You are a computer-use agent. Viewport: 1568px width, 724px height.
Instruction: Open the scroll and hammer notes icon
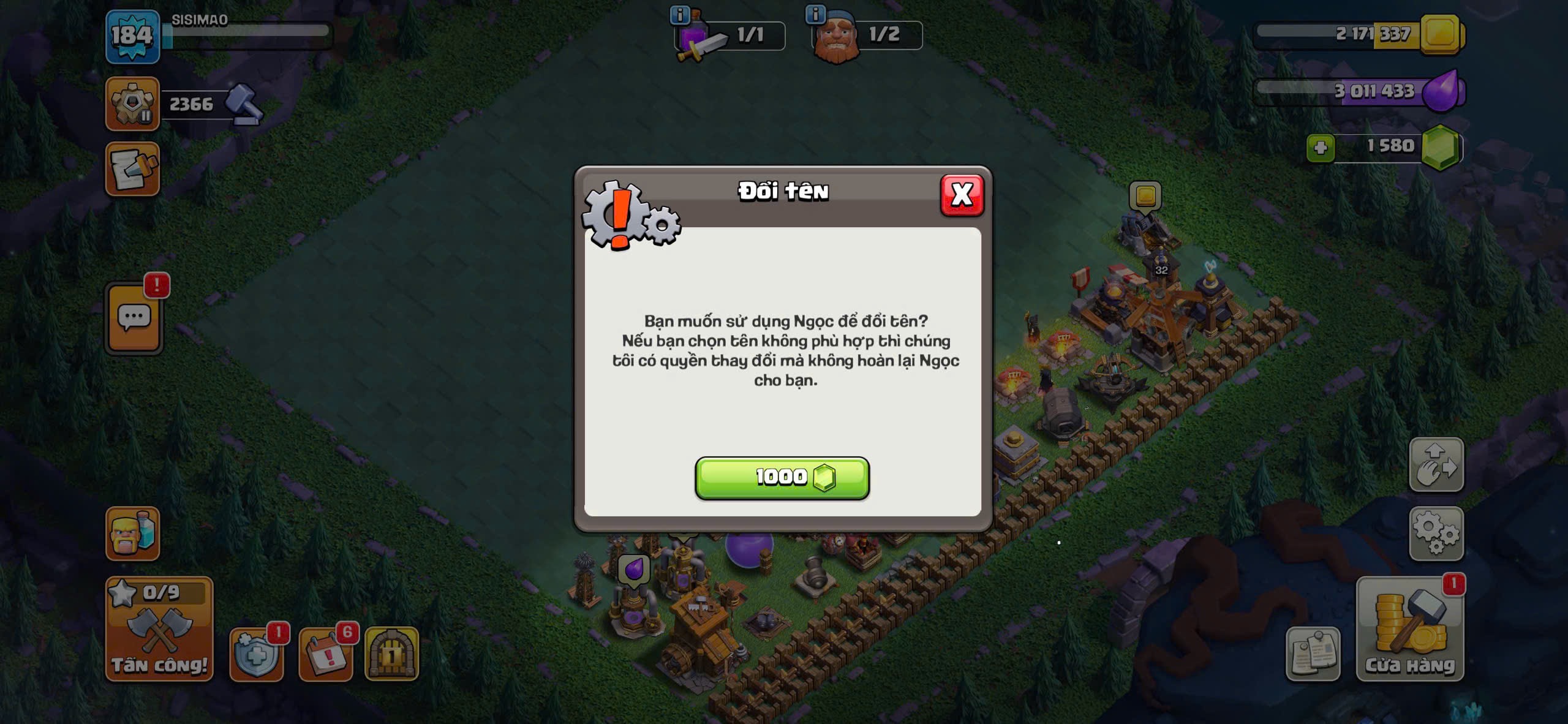tap(132, 169)
